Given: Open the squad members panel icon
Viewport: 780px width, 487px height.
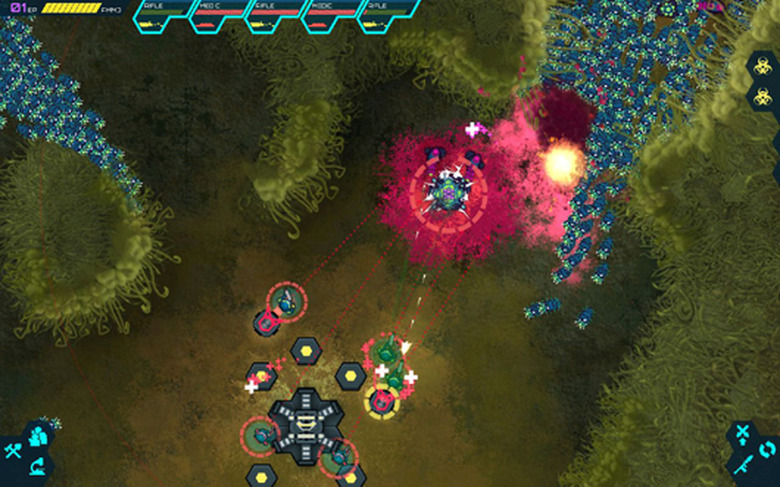Looking at the screenshot, I should pyautogui.click(x=38, y=436).
